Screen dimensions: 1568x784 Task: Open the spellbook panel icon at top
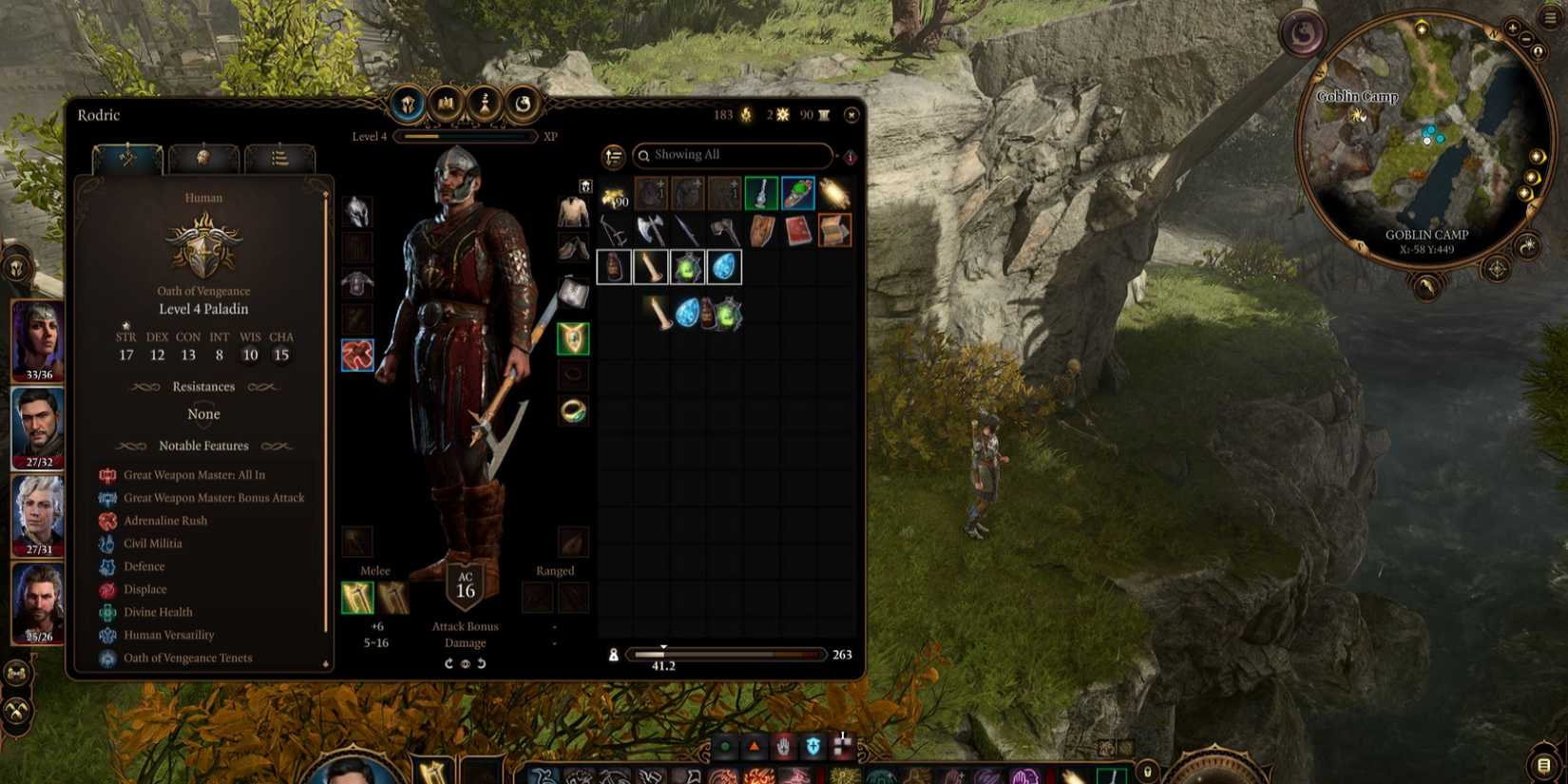(x=445, y=105)
